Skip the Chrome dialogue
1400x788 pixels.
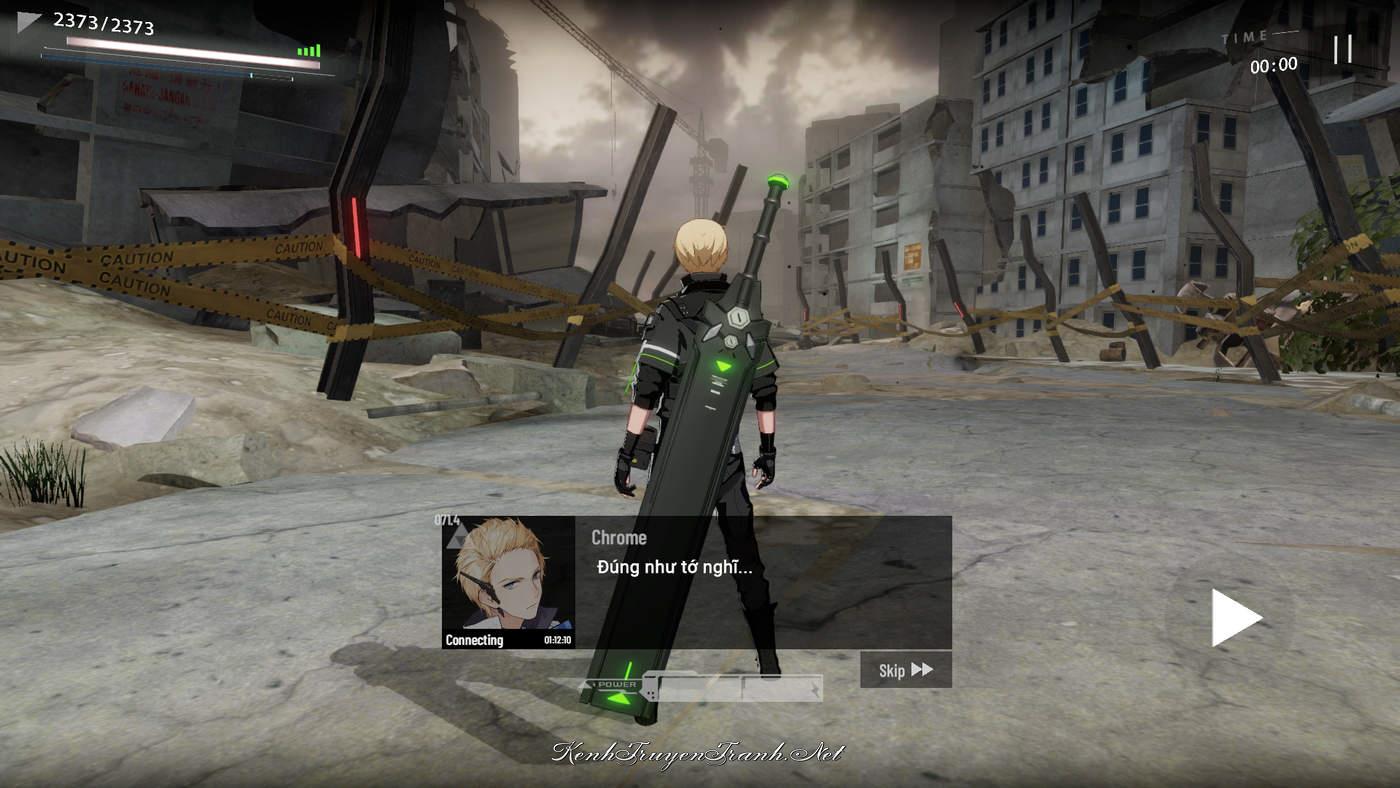pyautogui.click(x=905, y=670)
